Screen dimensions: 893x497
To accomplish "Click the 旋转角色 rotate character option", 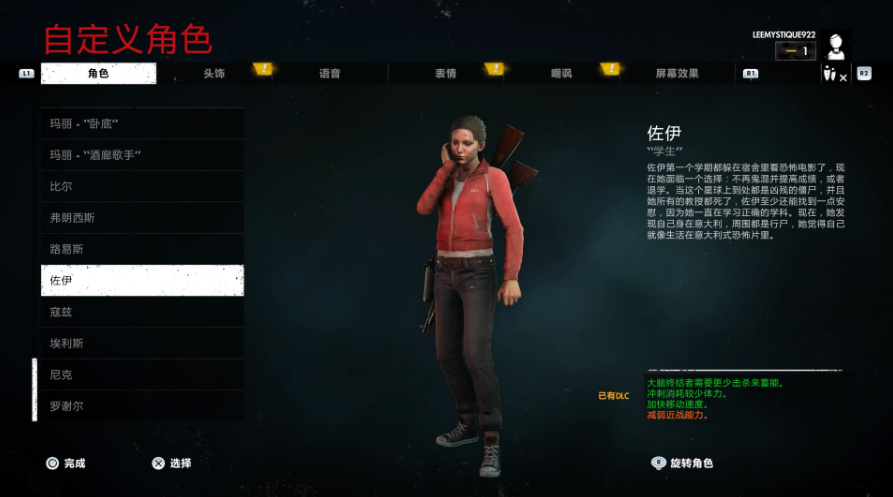I will click(x=682, y=463).
